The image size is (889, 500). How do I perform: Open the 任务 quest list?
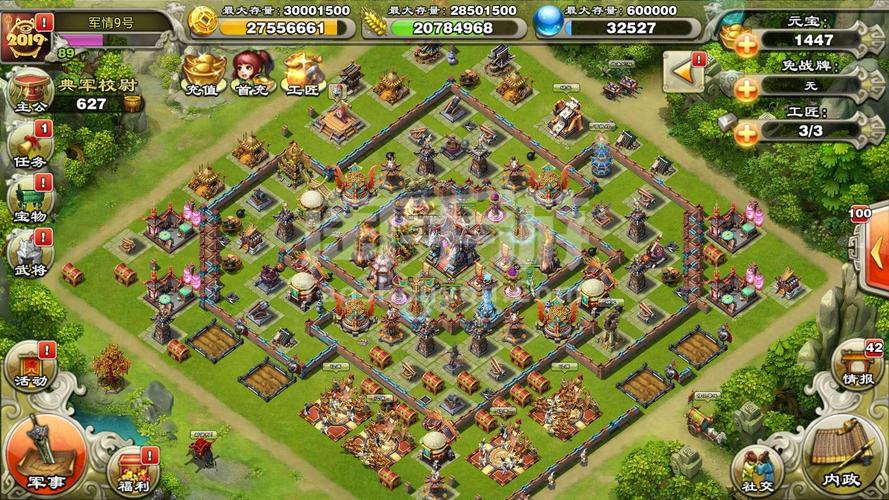click(x=28, y=146)
